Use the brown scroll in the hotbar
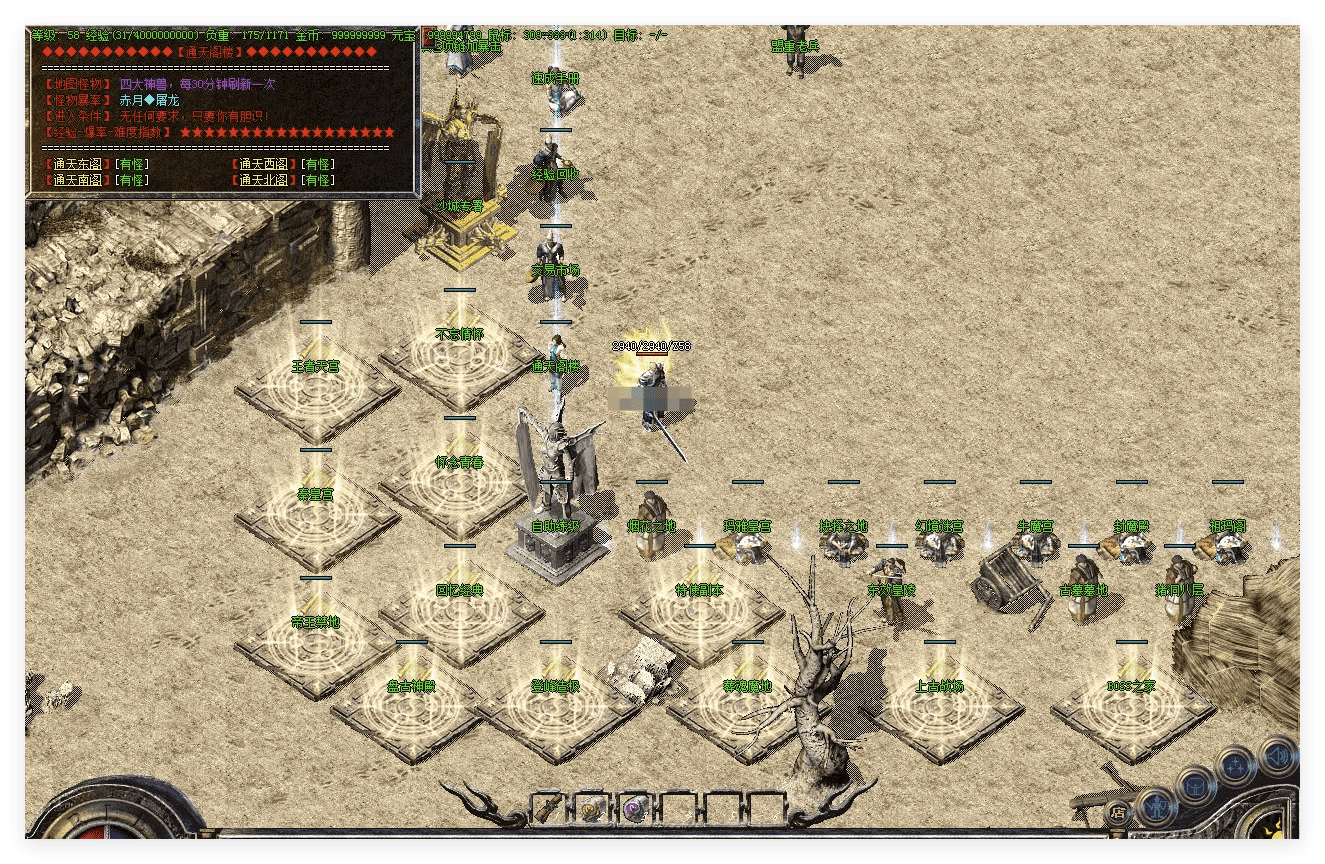This screenshot has width=1325, height=864. point(549,807)
